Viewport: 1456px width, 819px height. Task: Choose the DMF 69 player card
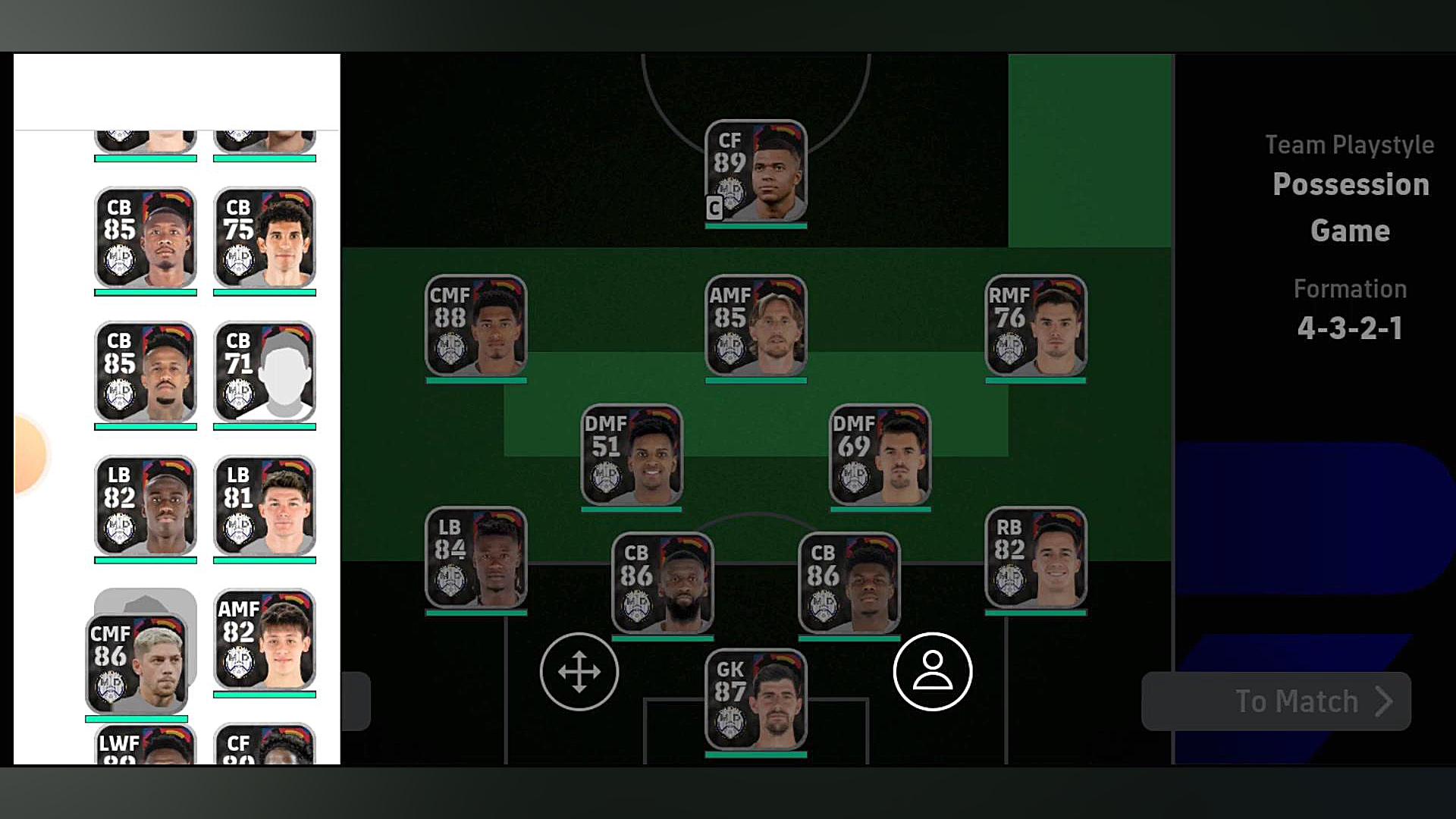[x=880, y=455]
